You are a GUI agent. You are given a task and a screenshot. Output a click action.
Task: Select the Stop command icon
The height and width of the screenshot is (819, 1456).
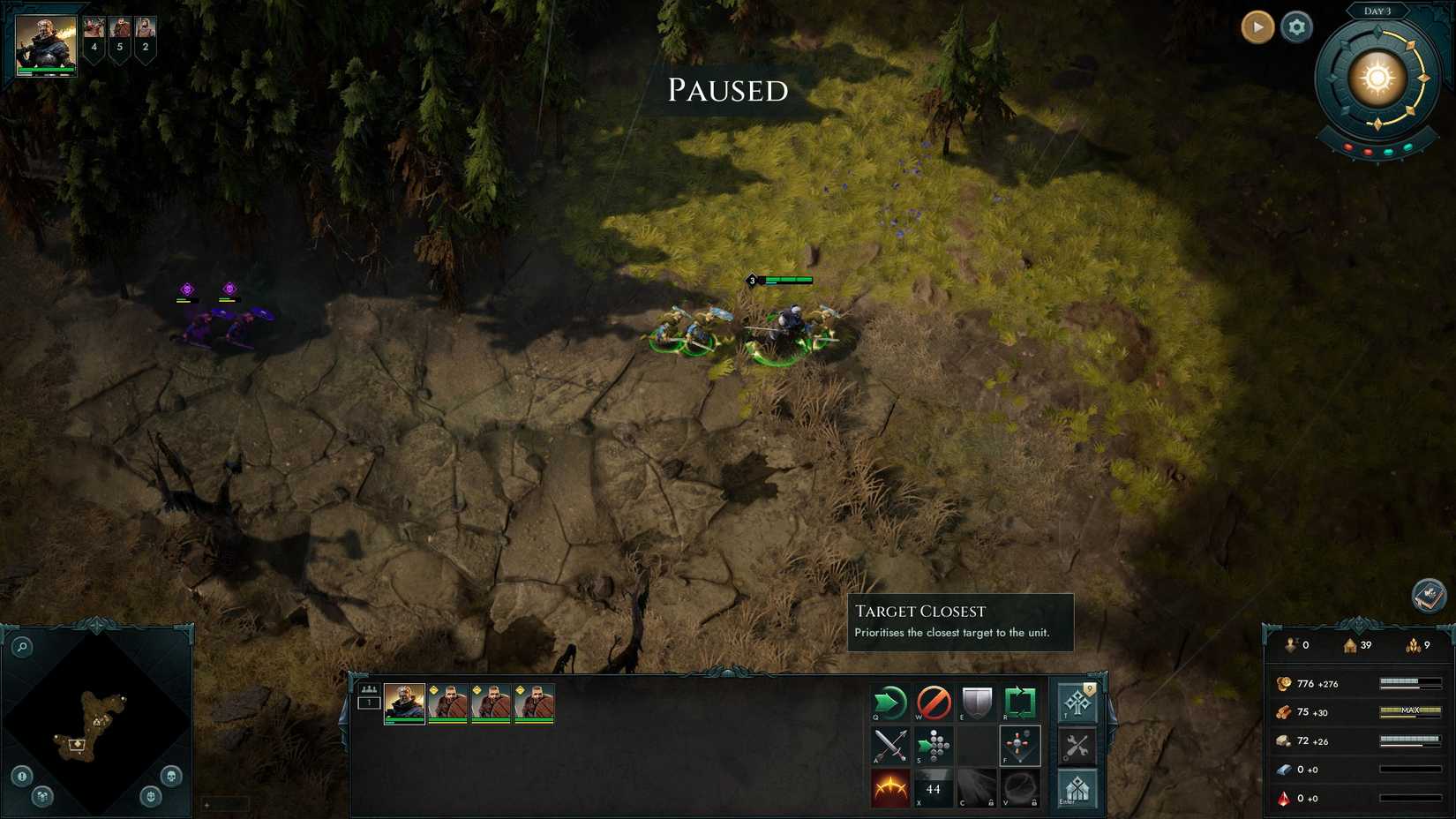pos(933,702)
